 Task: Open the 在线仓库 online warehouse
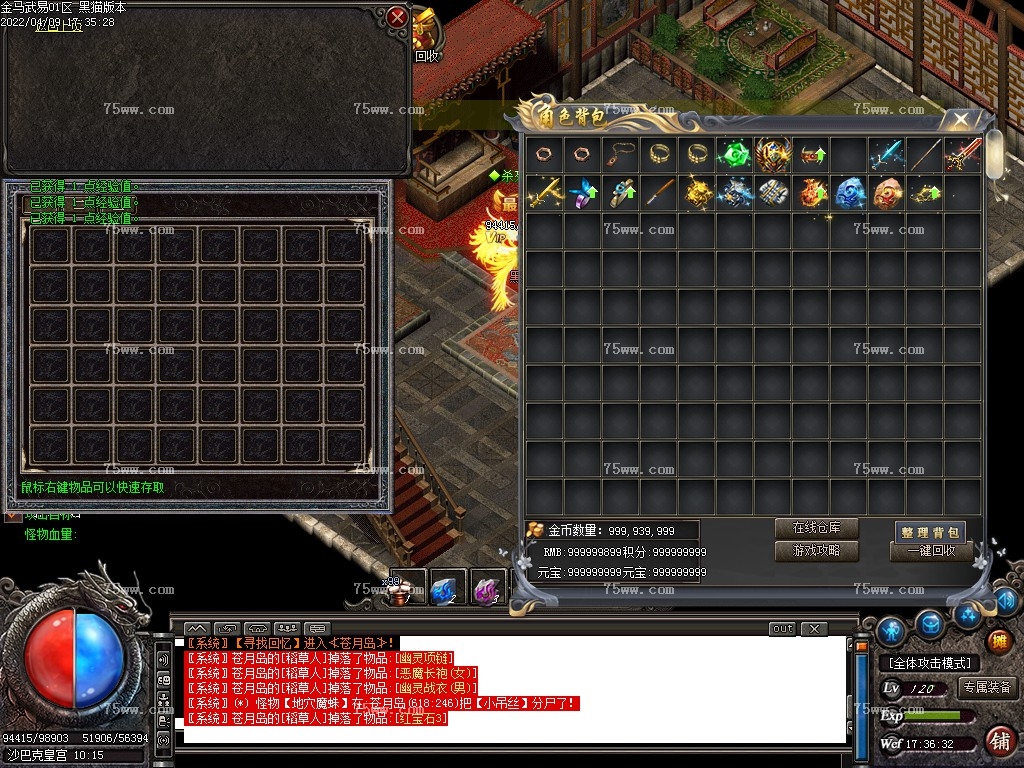tap(816, 528)
